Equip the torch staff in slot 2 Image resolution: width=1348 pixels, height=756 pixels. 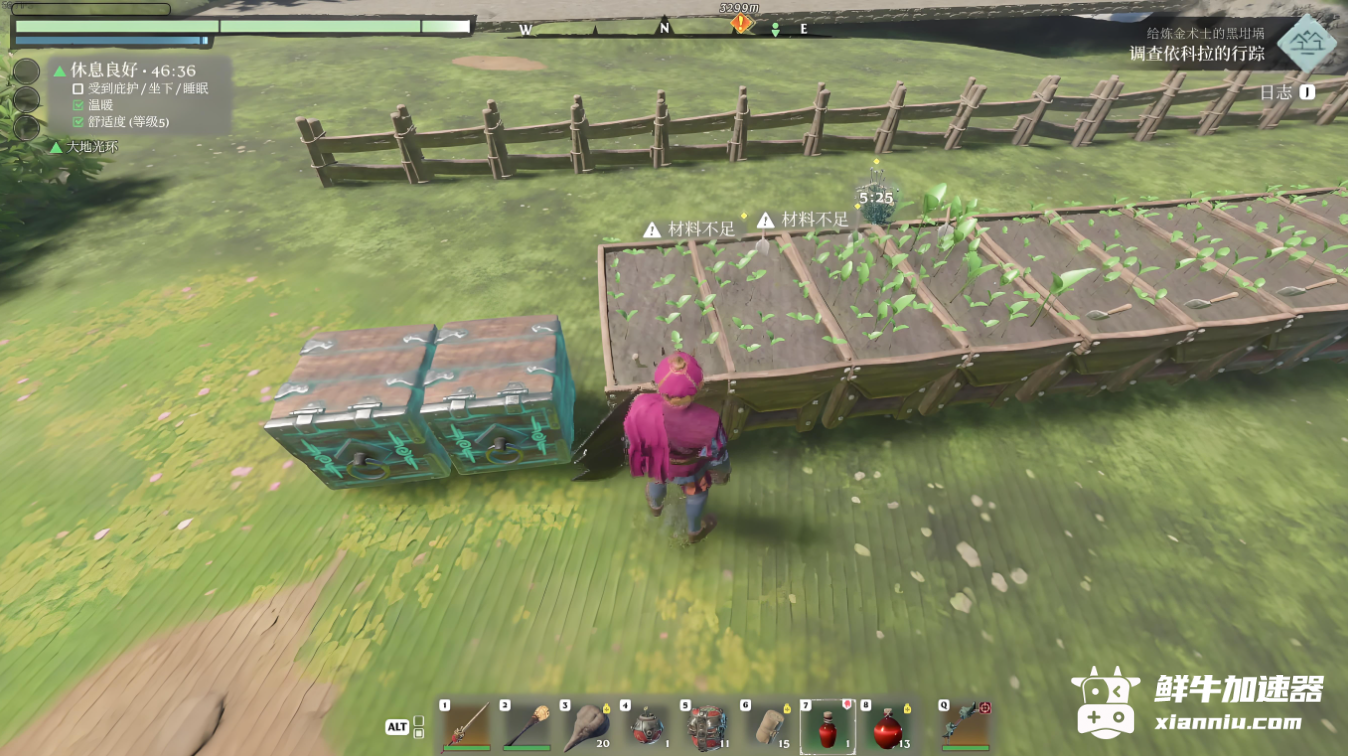coord(526,725)
